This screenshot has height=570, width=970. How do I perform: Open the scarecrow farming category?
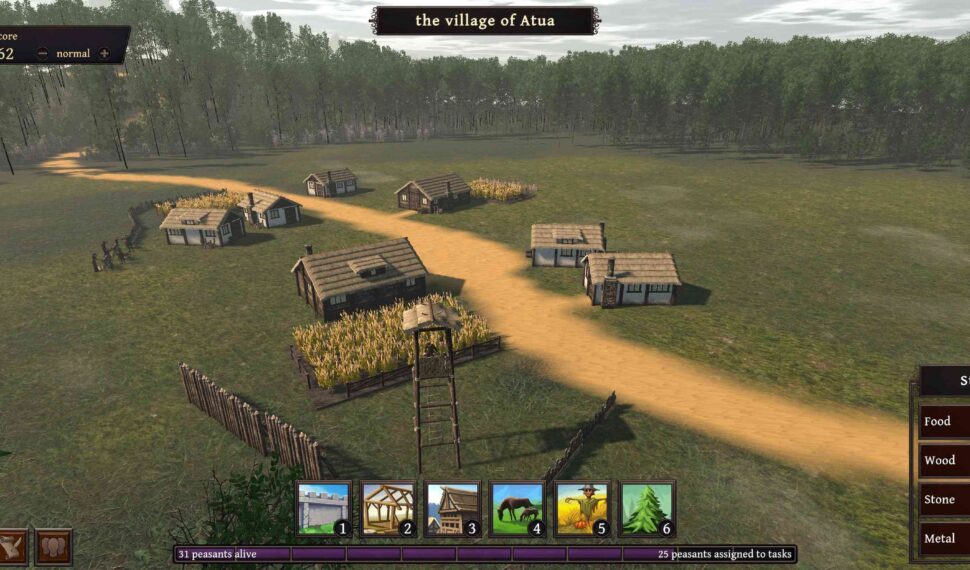click(582, 508)
